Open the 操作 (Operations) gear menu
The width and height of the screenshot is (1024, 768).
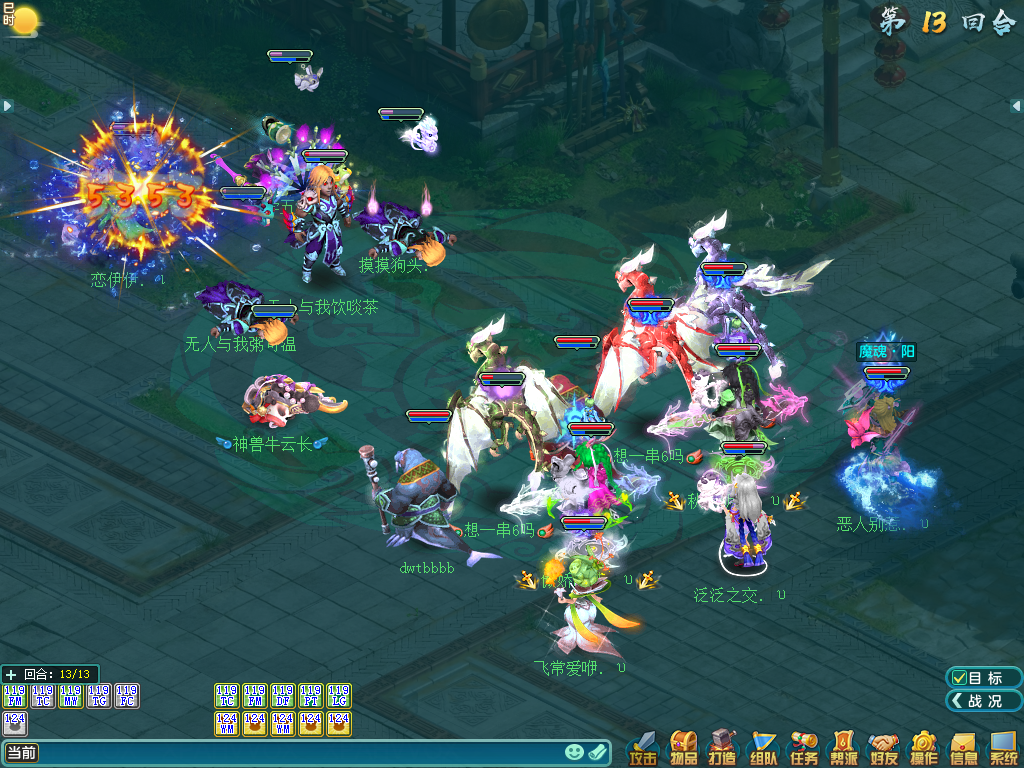pos(923,748)
